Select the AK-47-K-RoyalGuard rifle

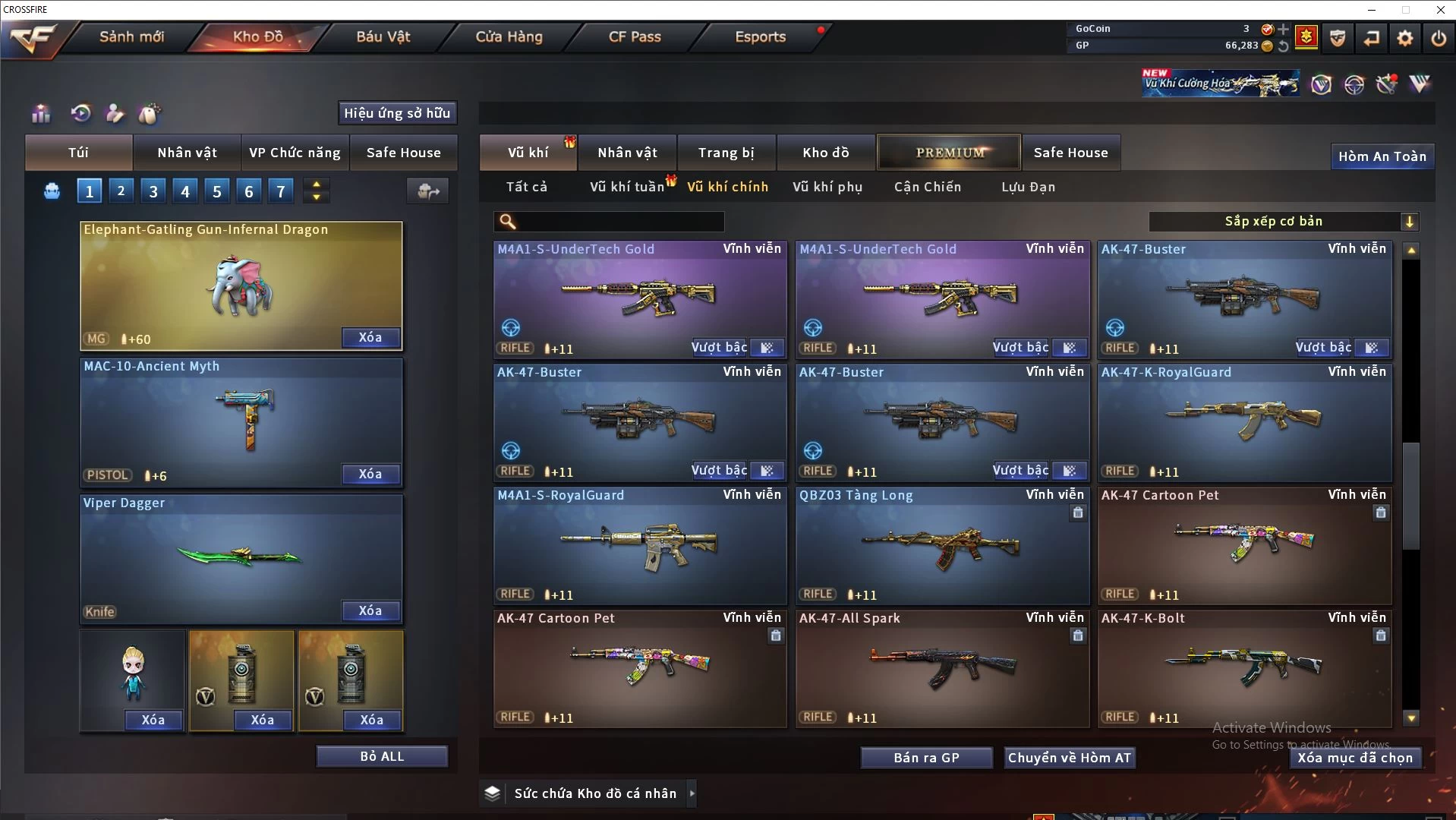(1245, 422)
